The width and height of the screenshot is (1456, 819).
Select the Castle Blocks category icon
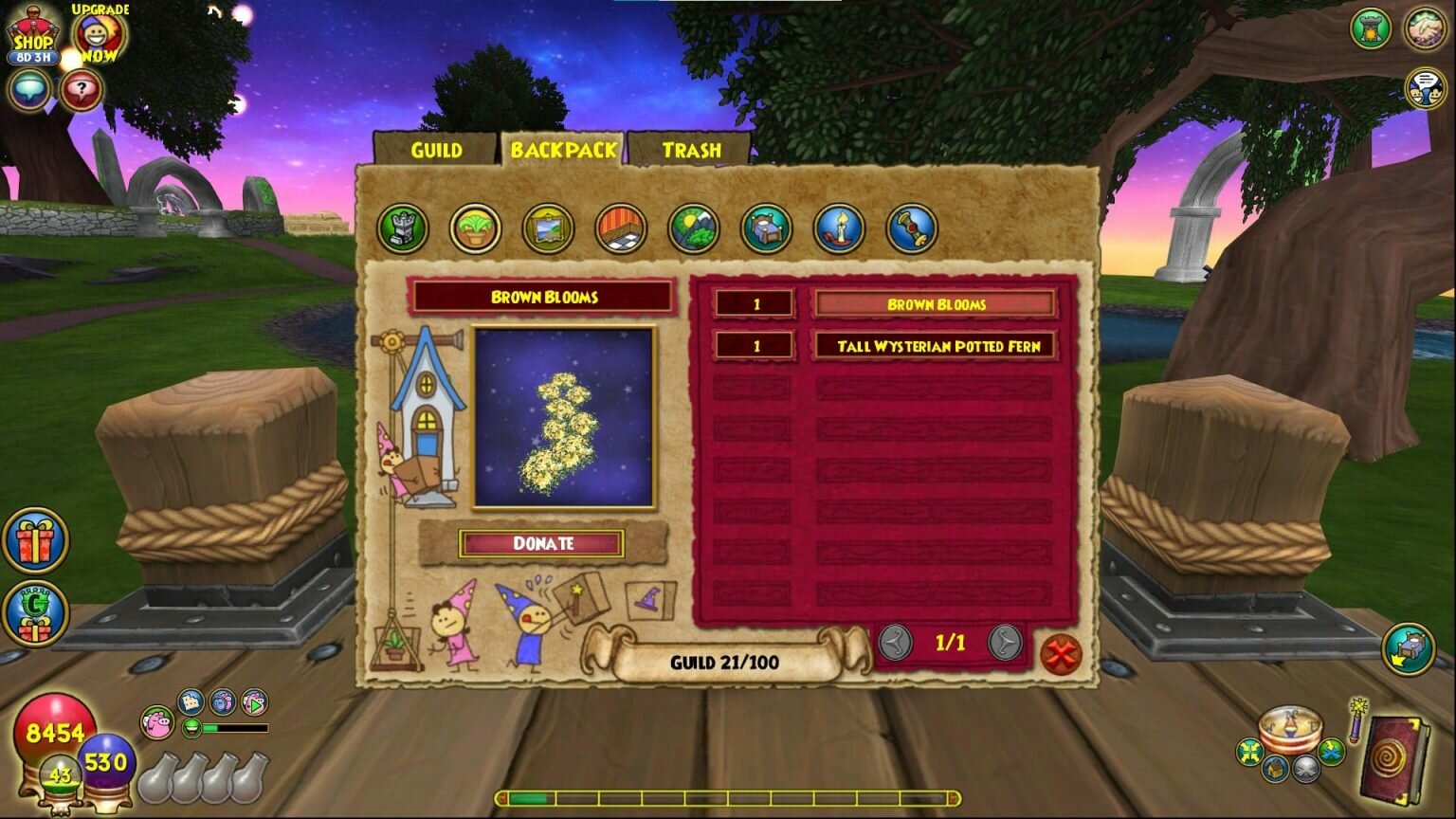[402, 228]
